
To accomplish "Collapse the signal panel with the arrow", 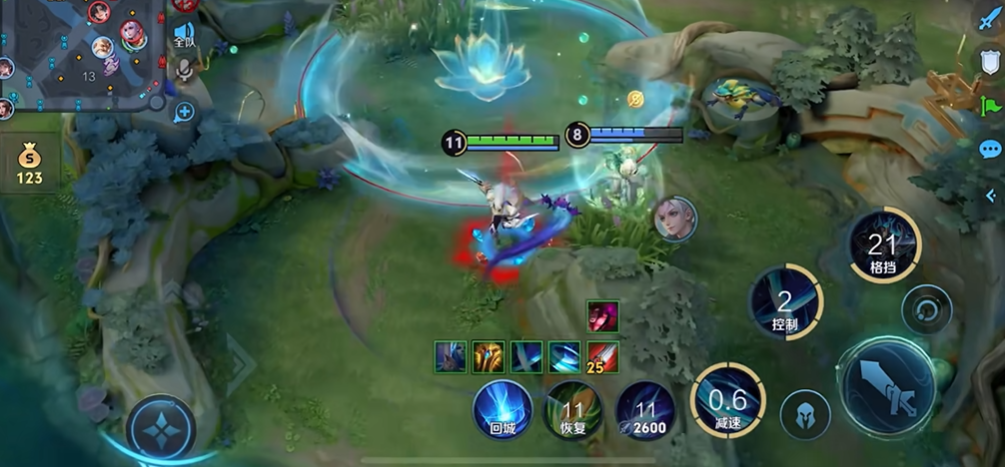I will pyautogui.click(x=990, y=195).
